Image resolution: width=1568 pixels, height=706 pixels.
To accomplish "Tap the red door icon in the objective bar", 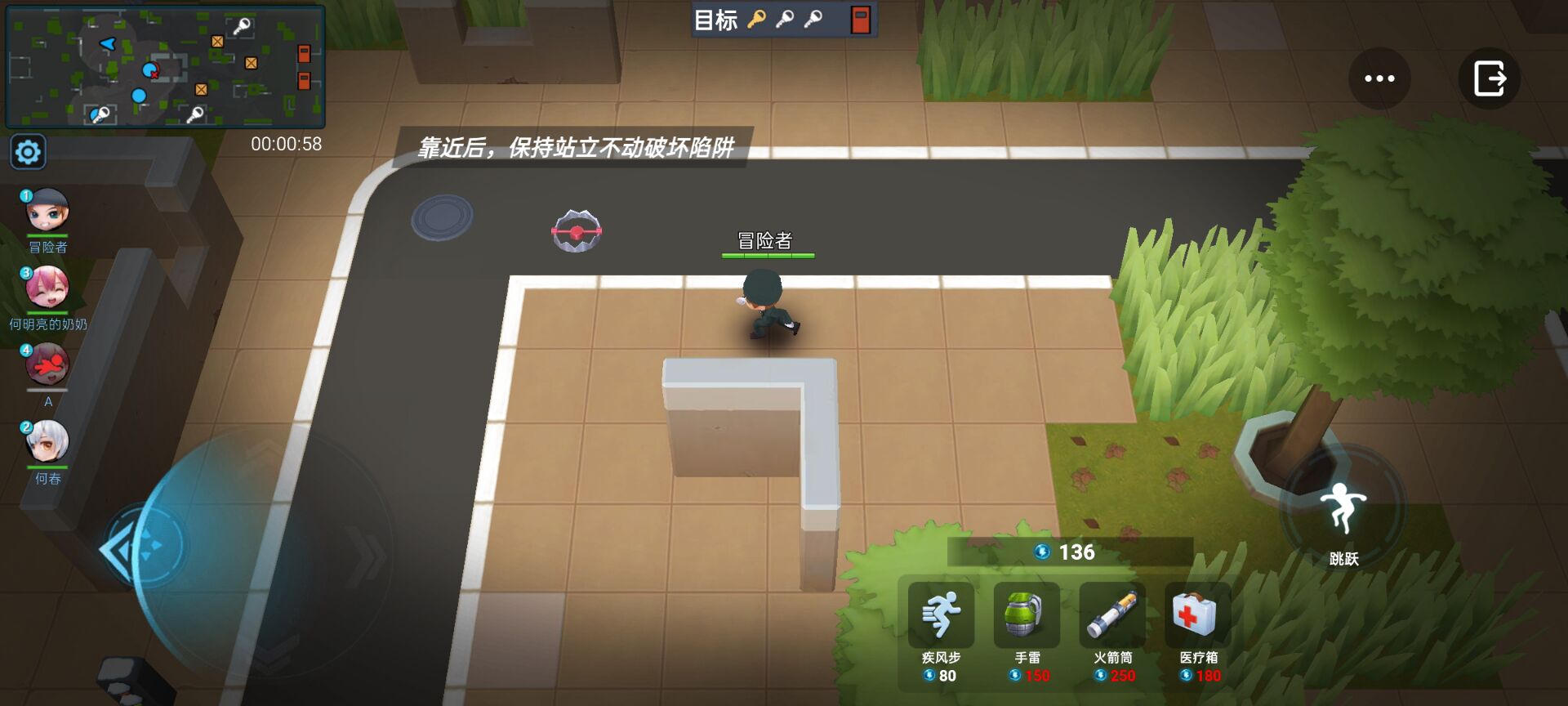I will coord(859,20).
